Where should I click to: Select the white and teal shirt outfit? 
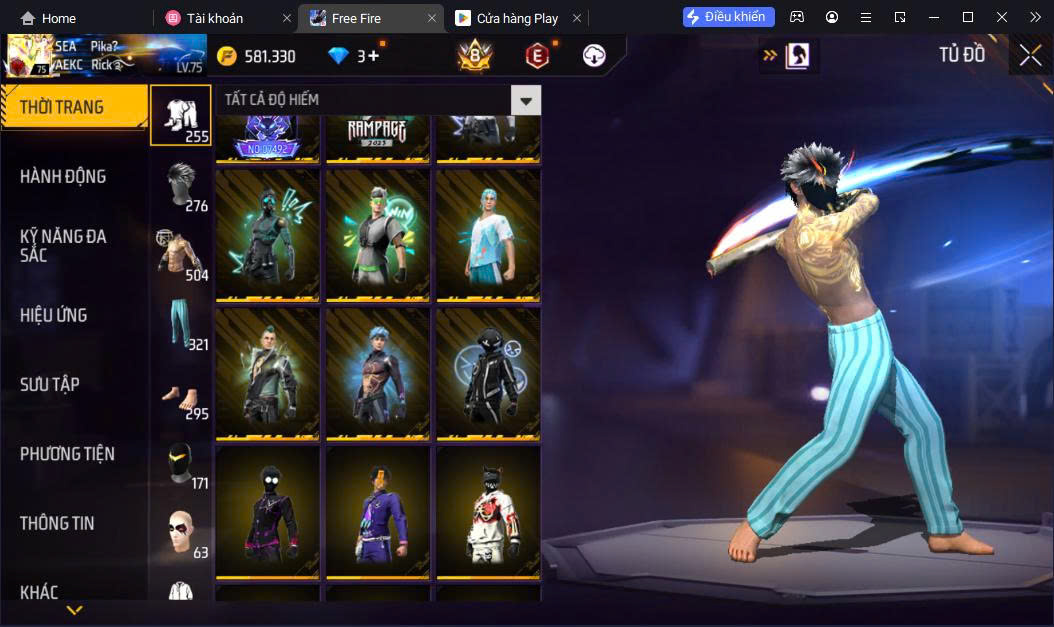point(488,235)
